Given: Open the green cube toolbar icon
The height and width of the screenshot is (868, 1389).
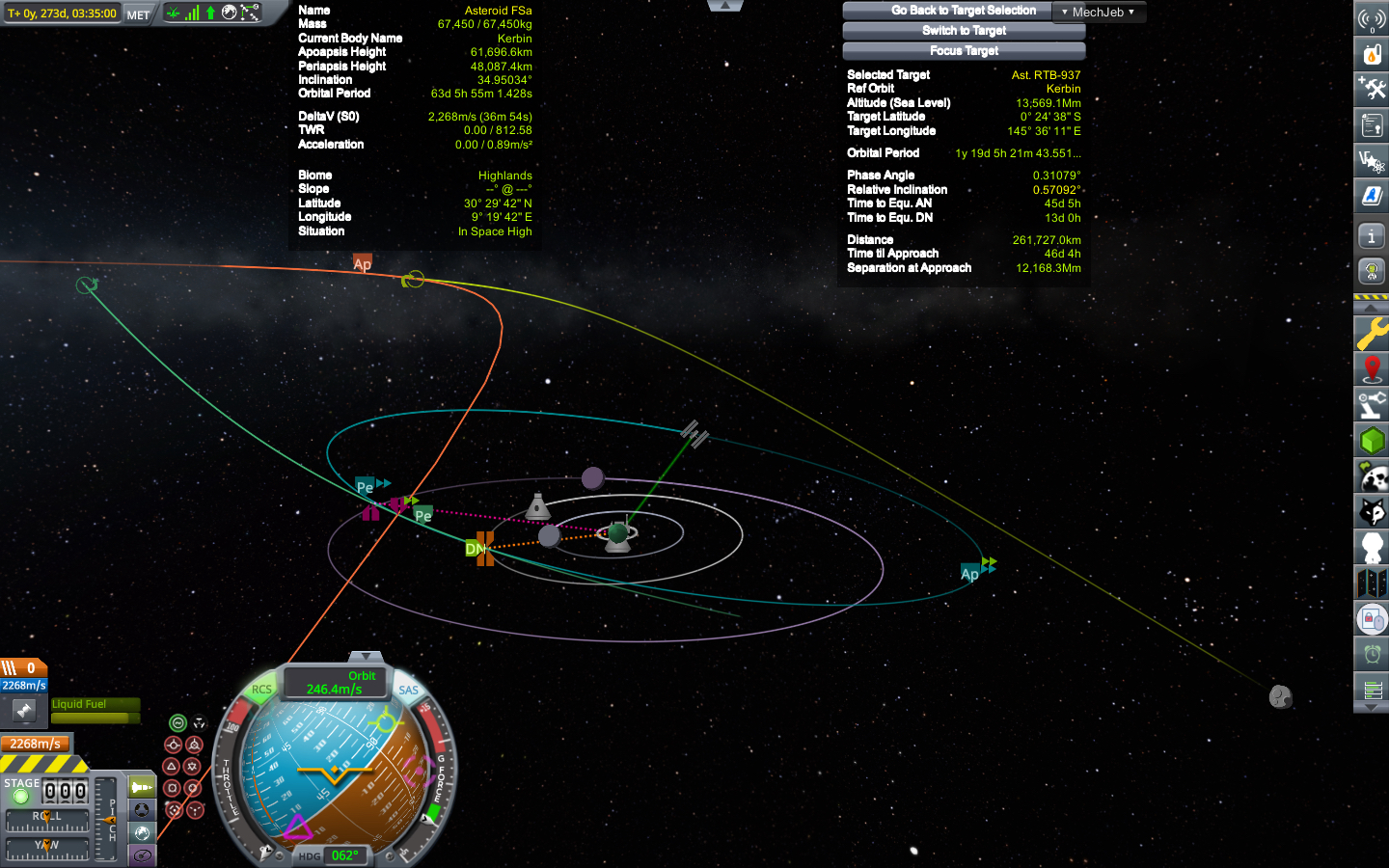Looking at the screenshot, I should 1372,441.
